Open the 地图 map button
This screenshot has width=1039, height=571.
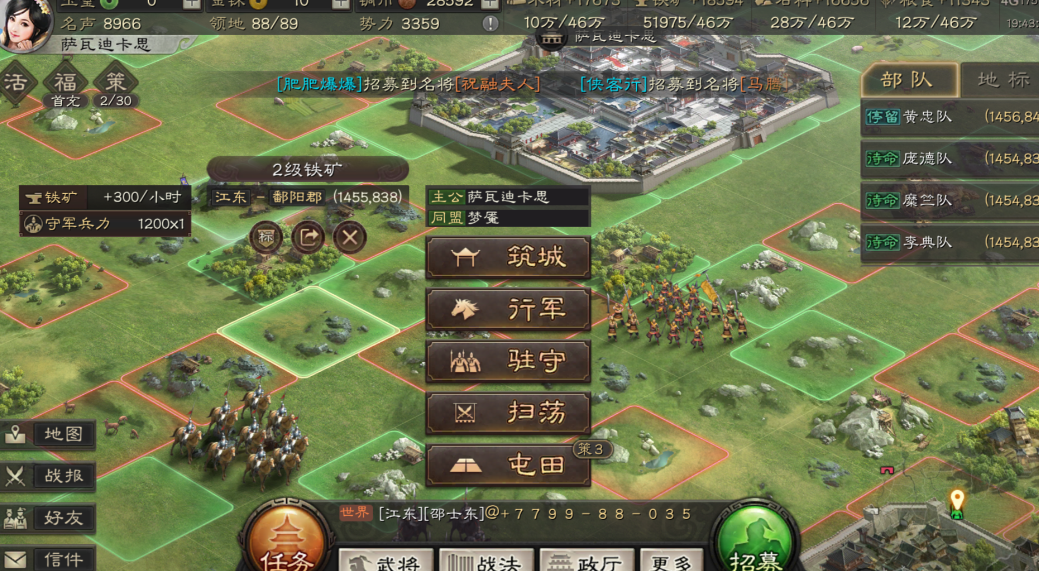click(50, 434)
